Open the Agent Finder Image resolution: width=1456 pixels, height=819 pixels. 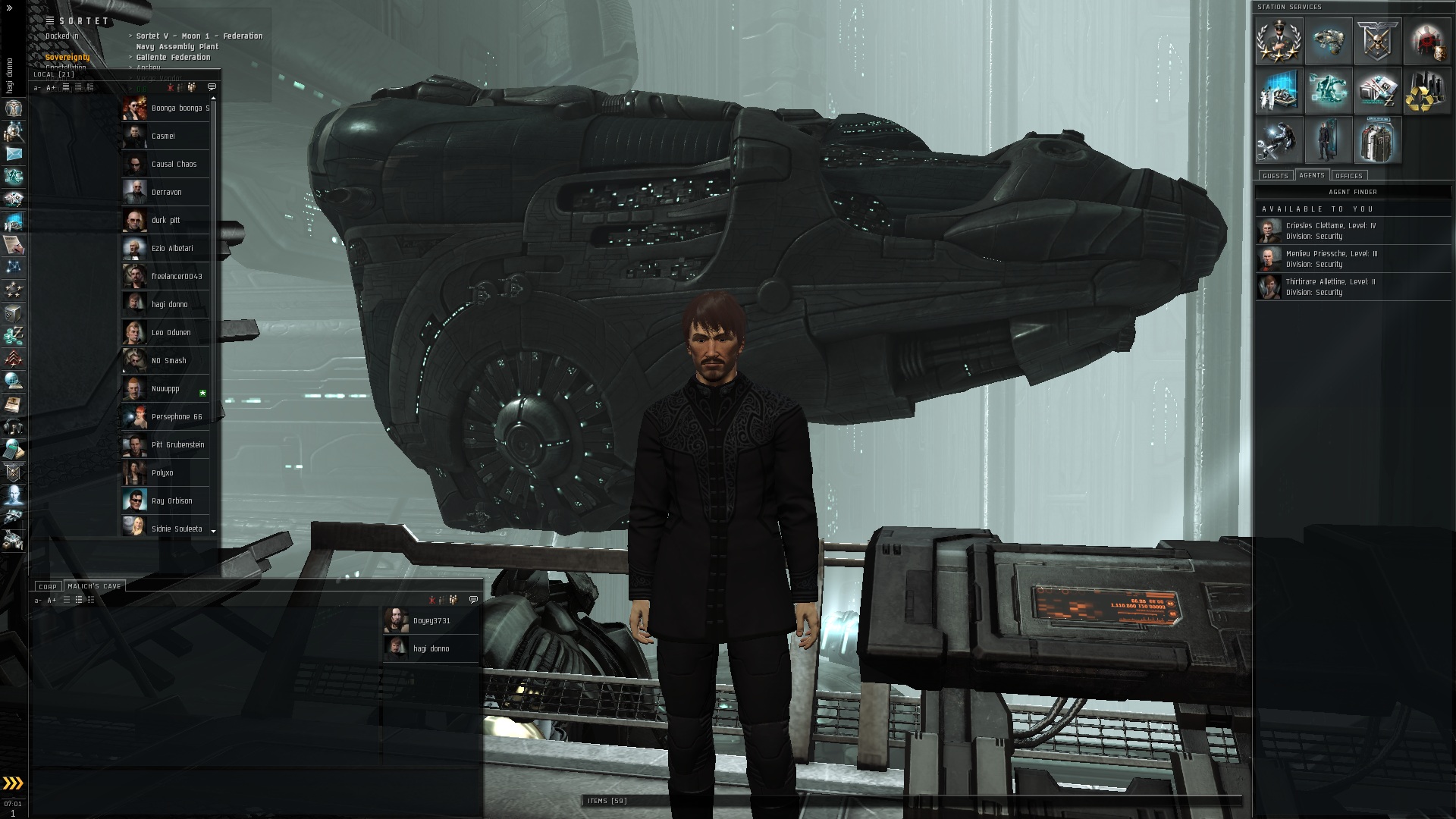(x=1353, y=192)
